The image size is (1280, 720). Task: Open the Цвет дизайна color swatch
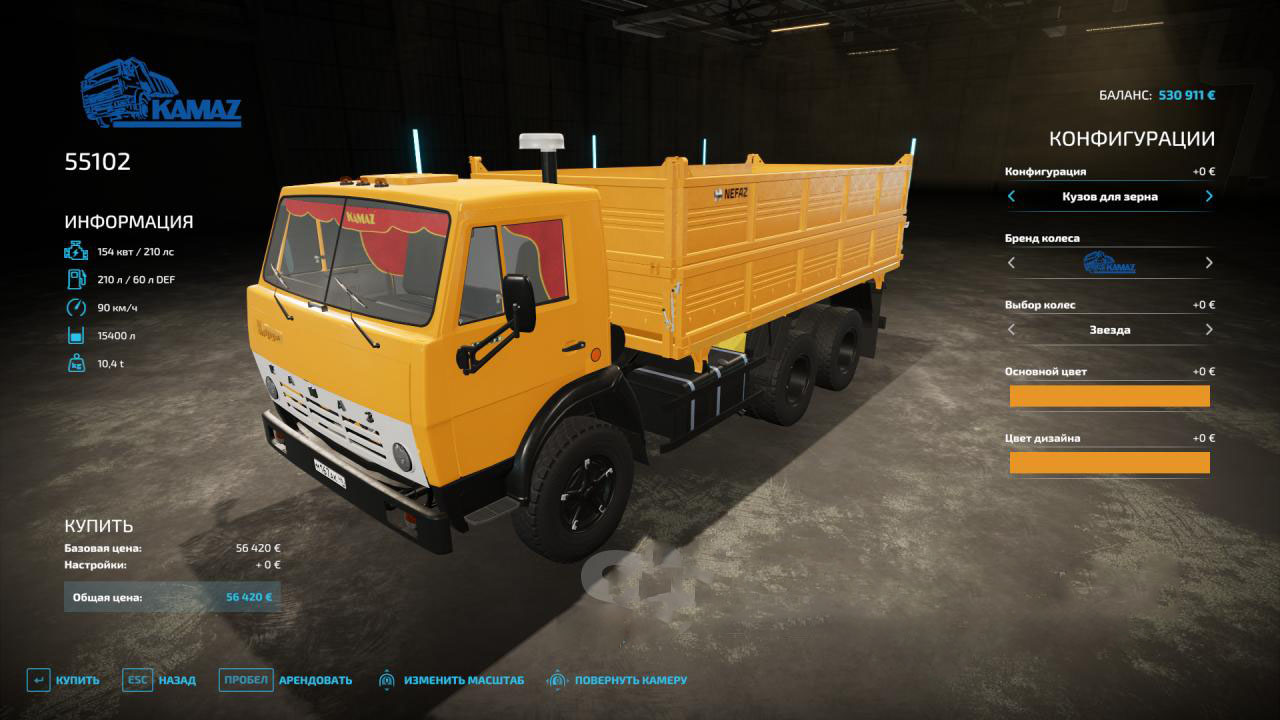click(x=1109, y=462)
